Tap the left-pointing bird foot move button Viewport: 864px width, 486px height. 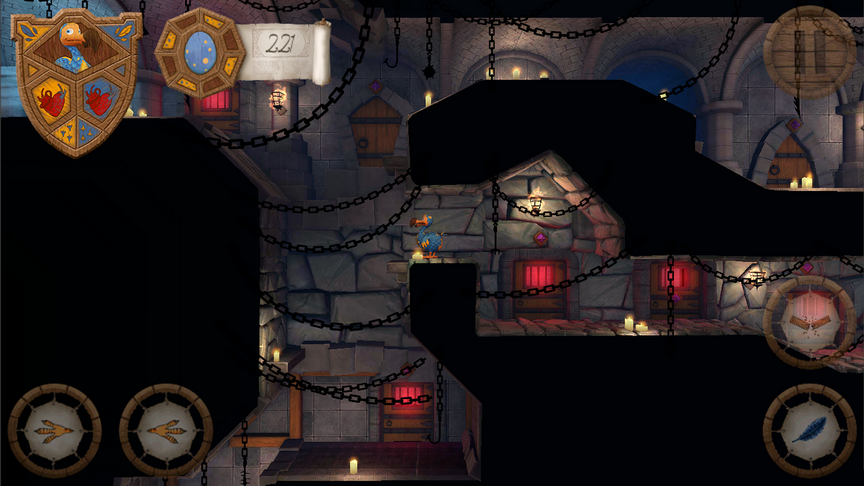(54, 430)
